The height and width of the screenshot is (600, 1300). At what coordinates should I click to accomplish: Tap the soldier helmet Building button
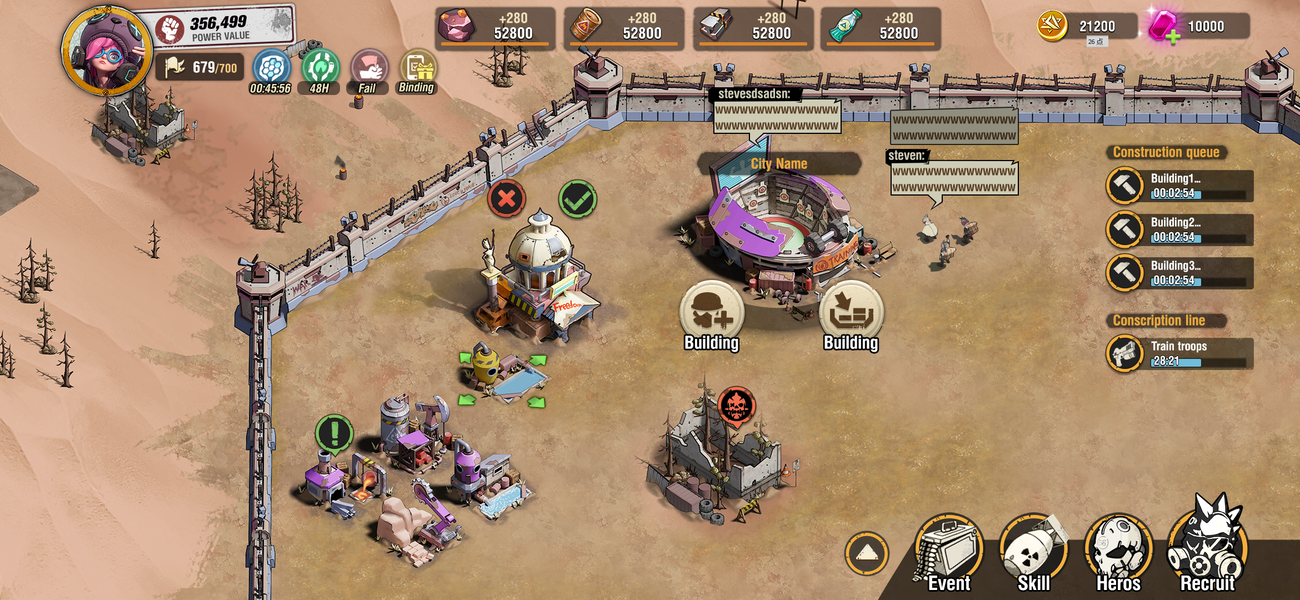click(x=711, y=312)
